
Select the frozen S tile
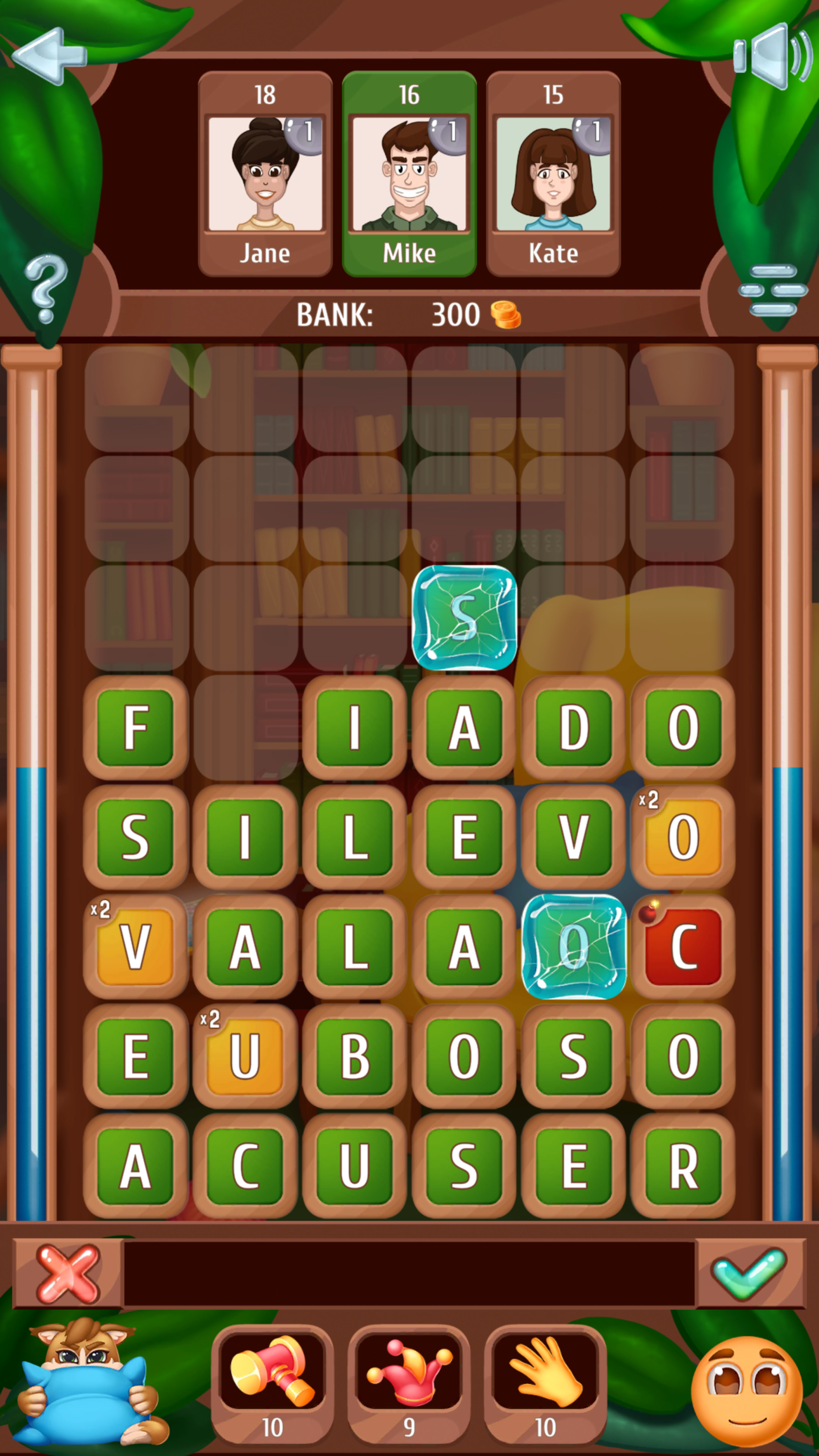point(465,618)
